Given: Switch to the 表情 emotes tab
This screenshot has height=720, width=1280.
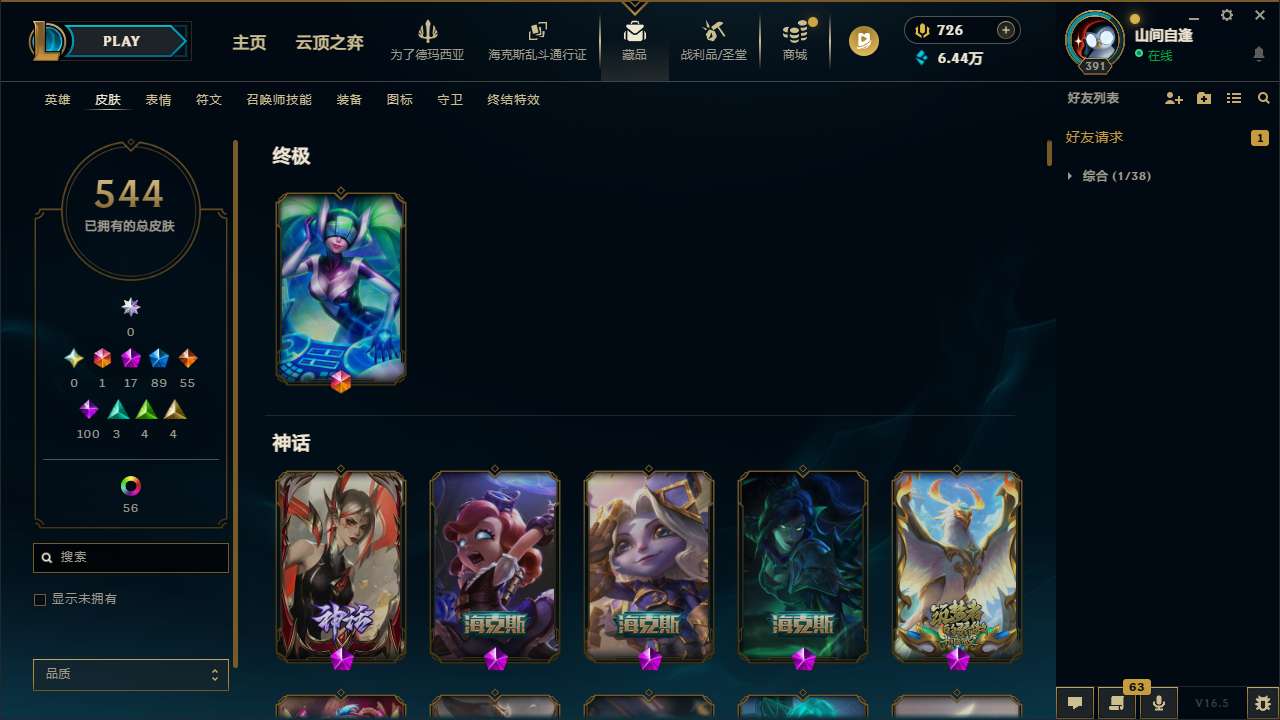Looking at the screenshot, I should click(157, 99).
